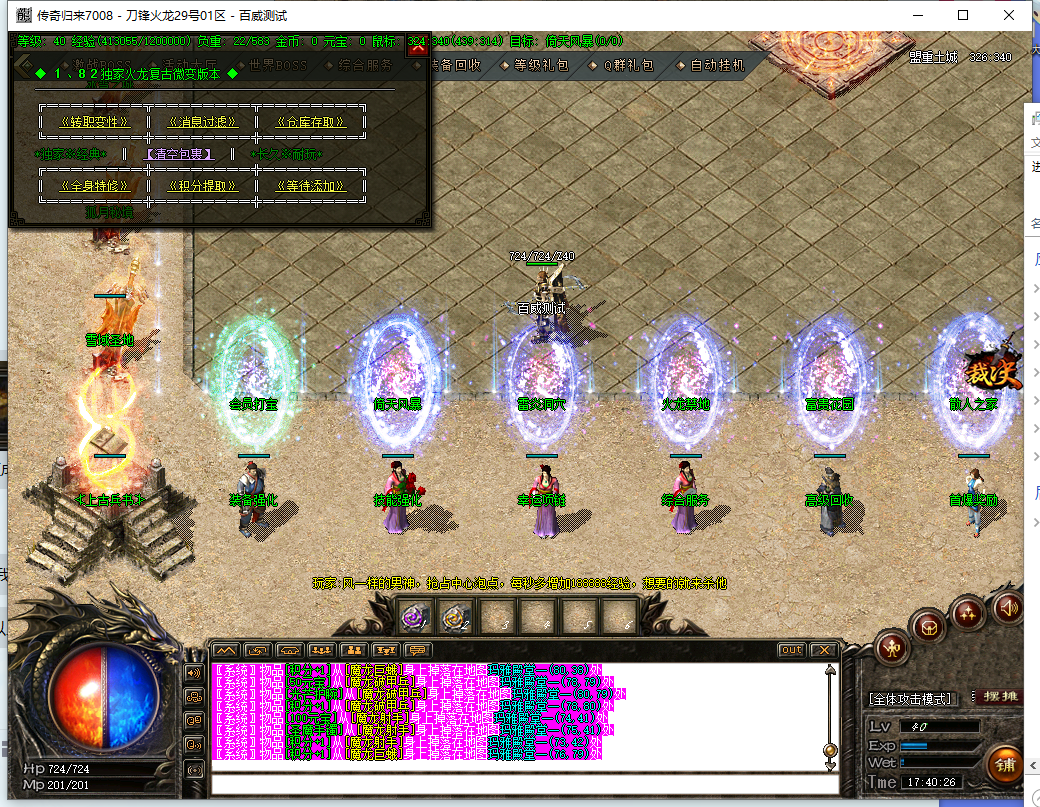The width and height of the screenshot is (1040, 807).
Task: Choose 《全身特修》 full repair
Action: pyautogui.click(x=95, y=186)
